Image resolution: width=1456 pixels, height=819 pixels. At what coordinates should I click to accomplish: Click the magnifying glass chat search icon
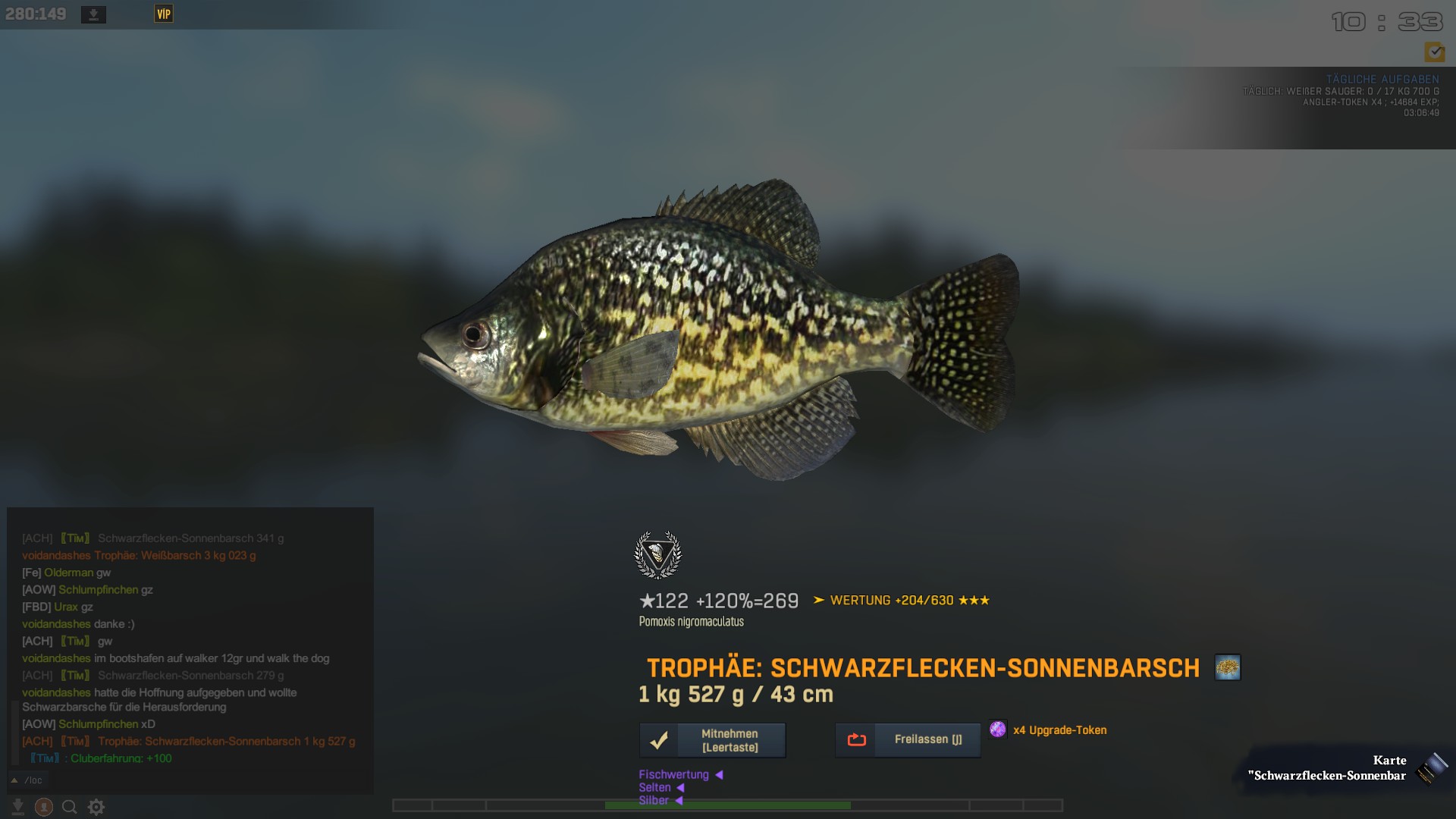click(69, 807)
